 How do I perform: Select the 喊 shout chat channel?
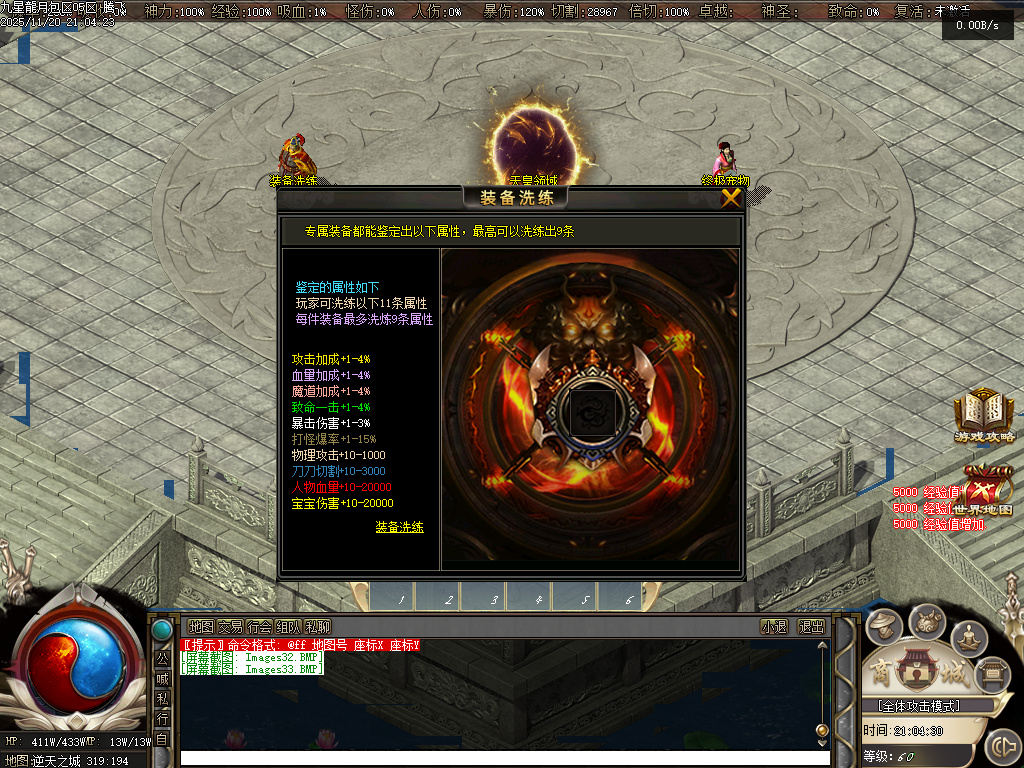coord(162,678)
